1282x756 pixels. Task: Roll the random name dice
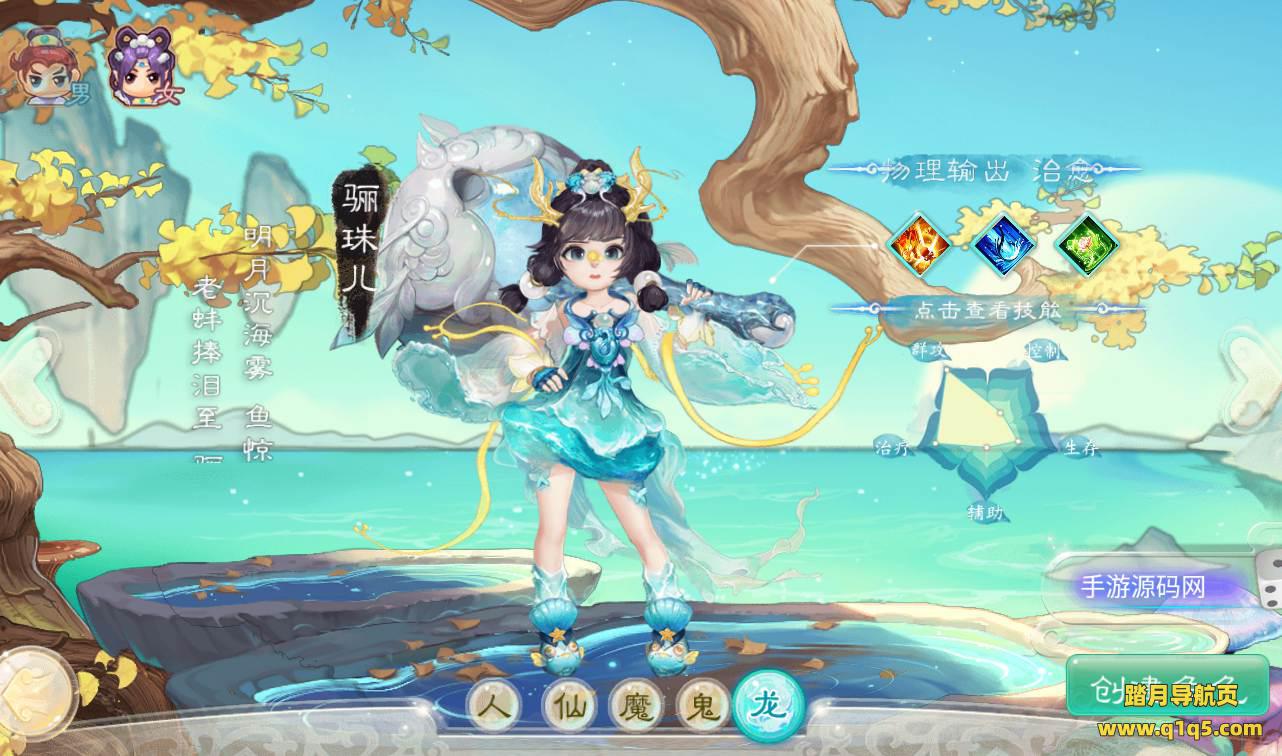[1268, 589]
